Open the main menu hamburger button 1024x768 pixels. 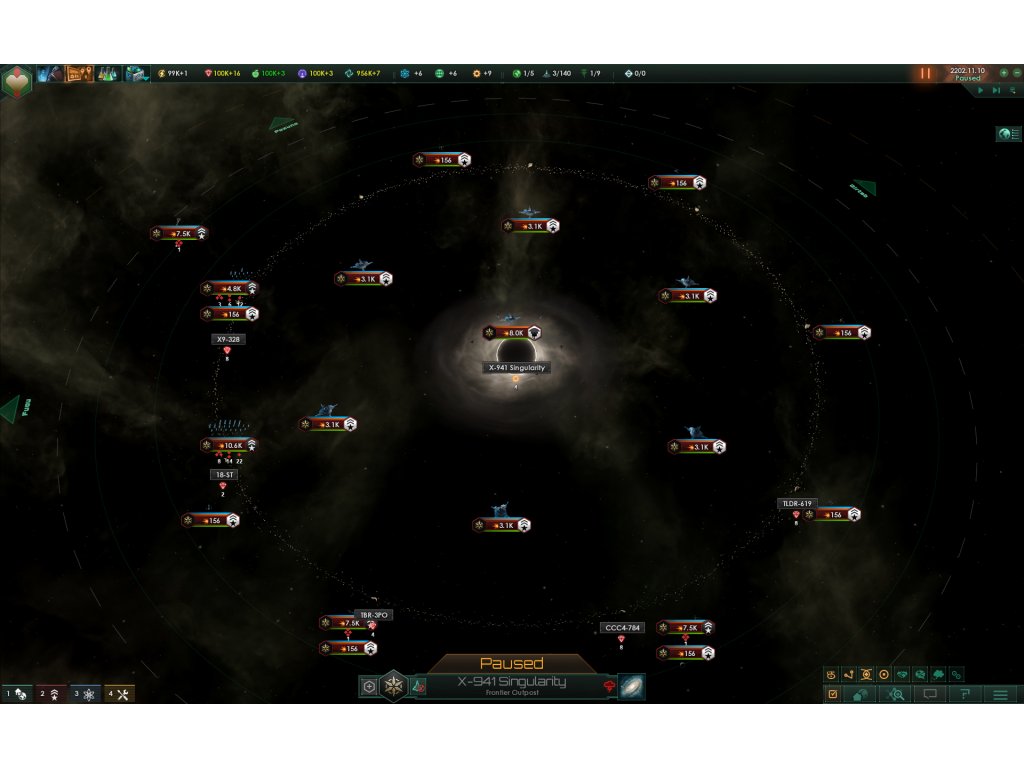(1000, 694)
